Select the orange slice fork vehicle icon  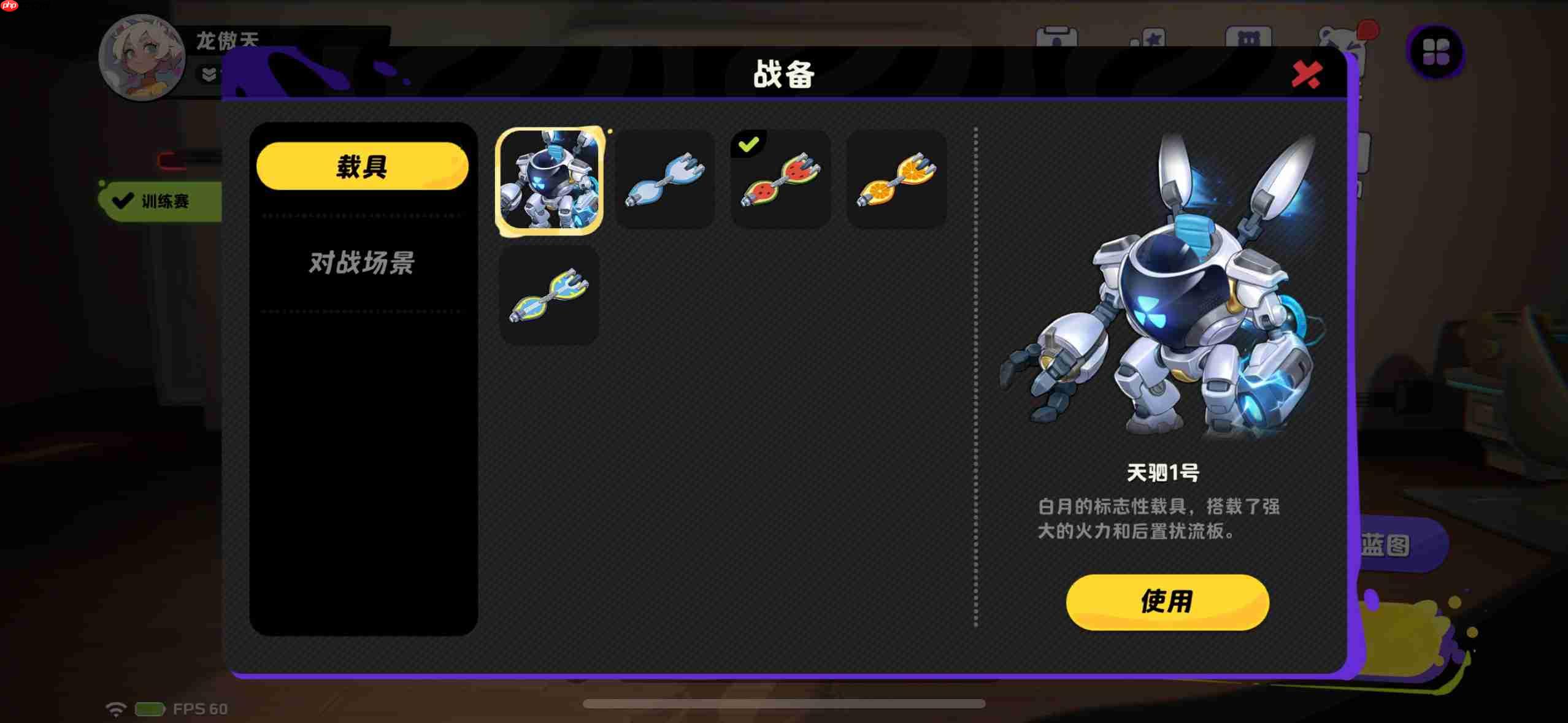[896, 180]
